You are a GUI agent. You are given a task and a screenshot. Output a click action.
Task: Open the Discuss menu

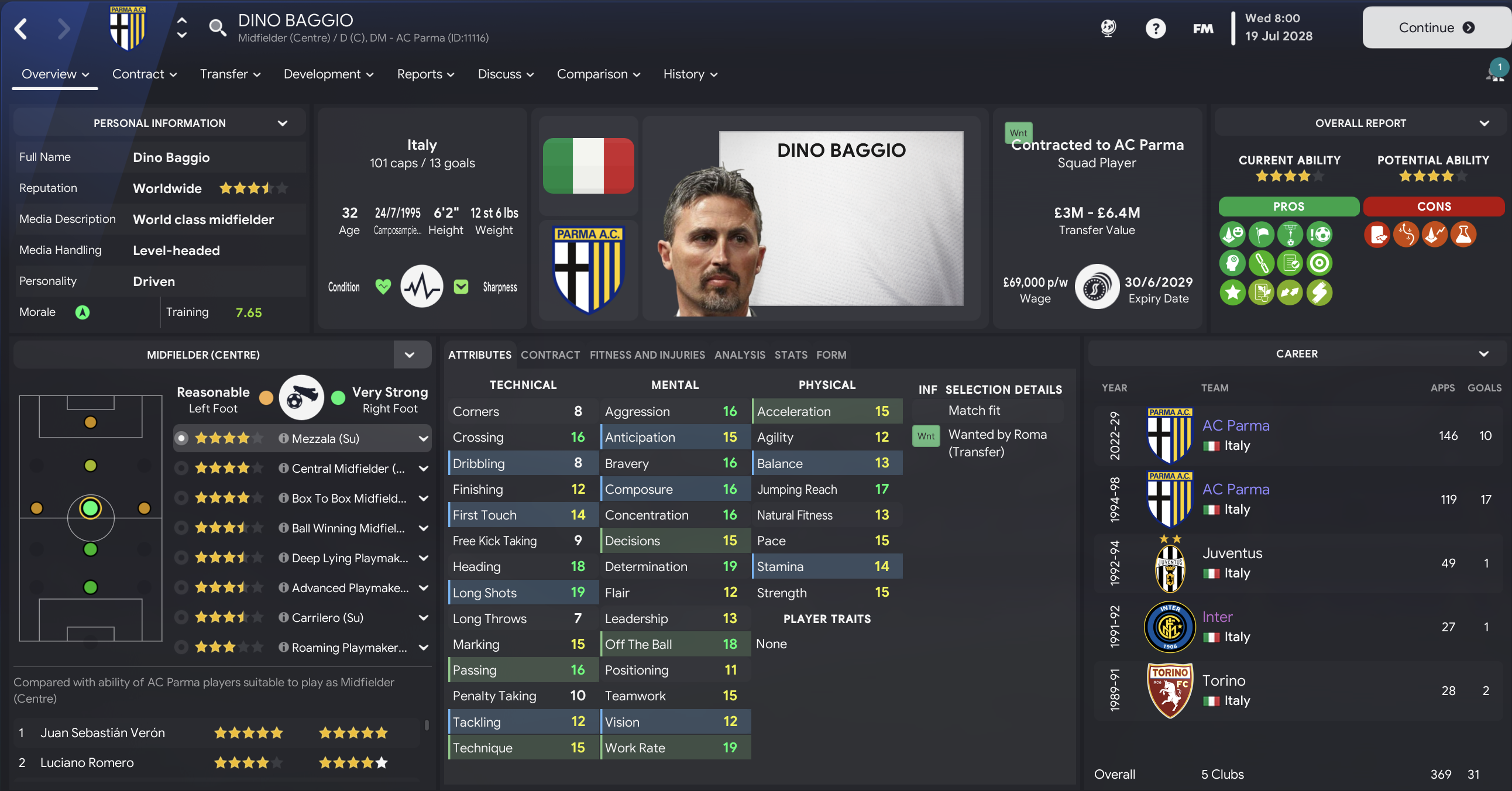(x=506, y=74)
